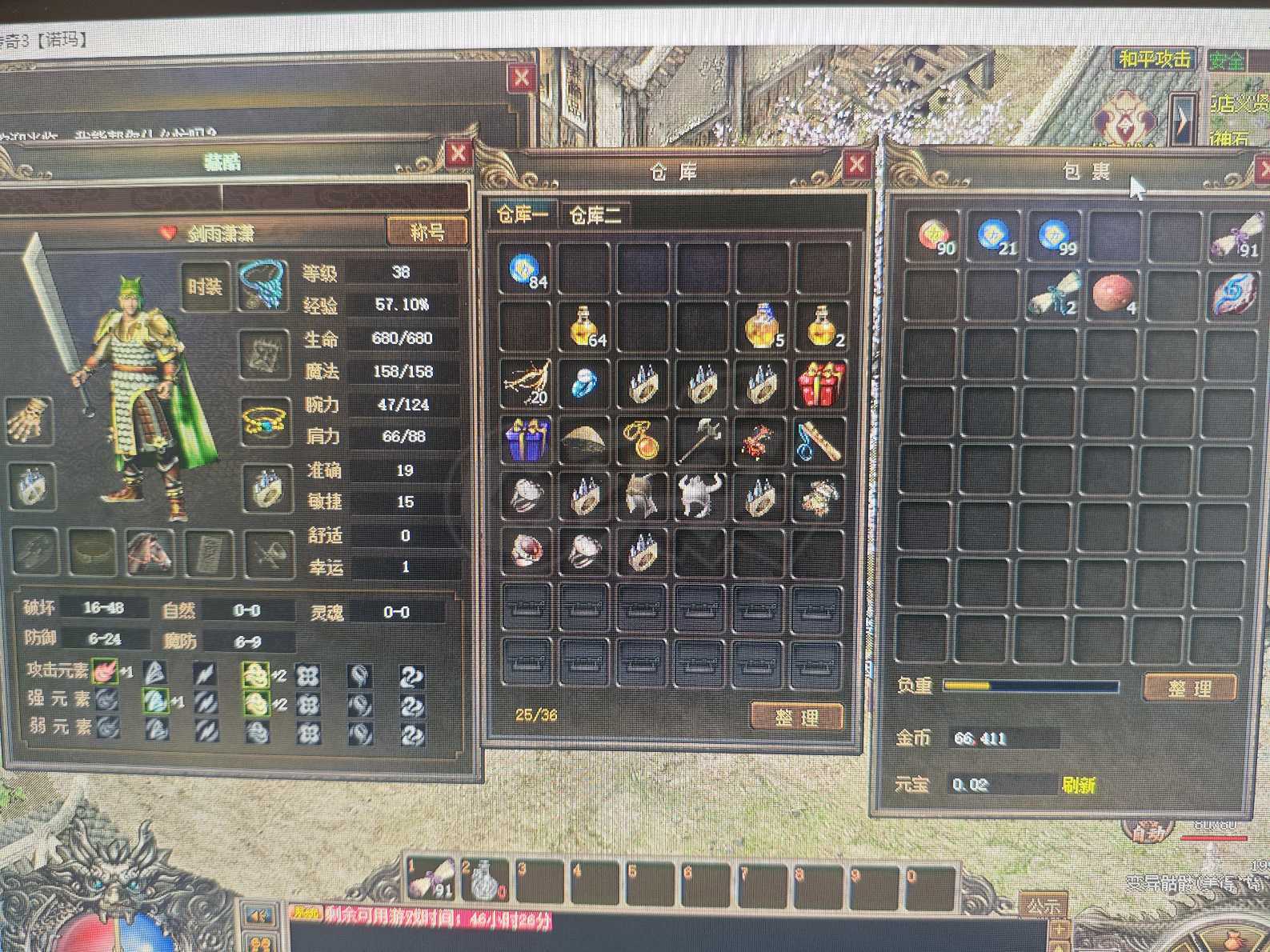Toggle the 和平攻击 attack mode
Screen dimensions: 1270x952
1153,59
